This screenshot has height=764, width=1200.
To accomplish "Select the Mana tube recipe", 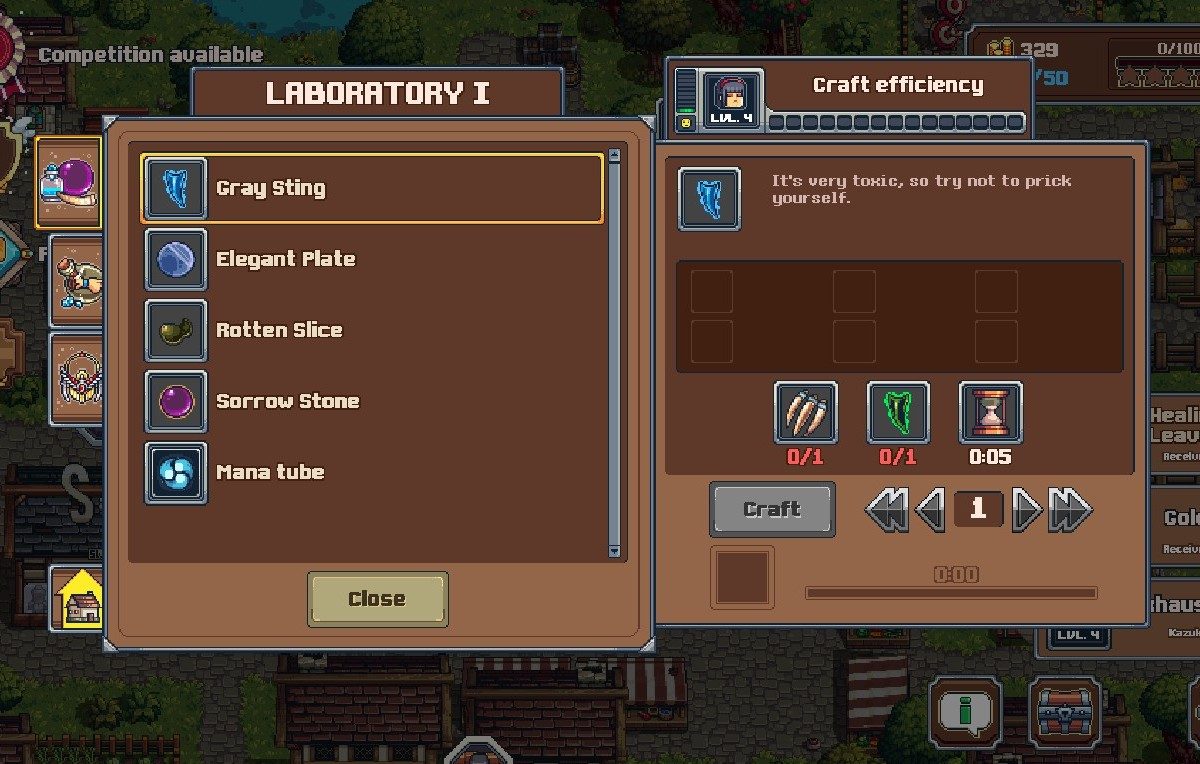I will 371,472.
